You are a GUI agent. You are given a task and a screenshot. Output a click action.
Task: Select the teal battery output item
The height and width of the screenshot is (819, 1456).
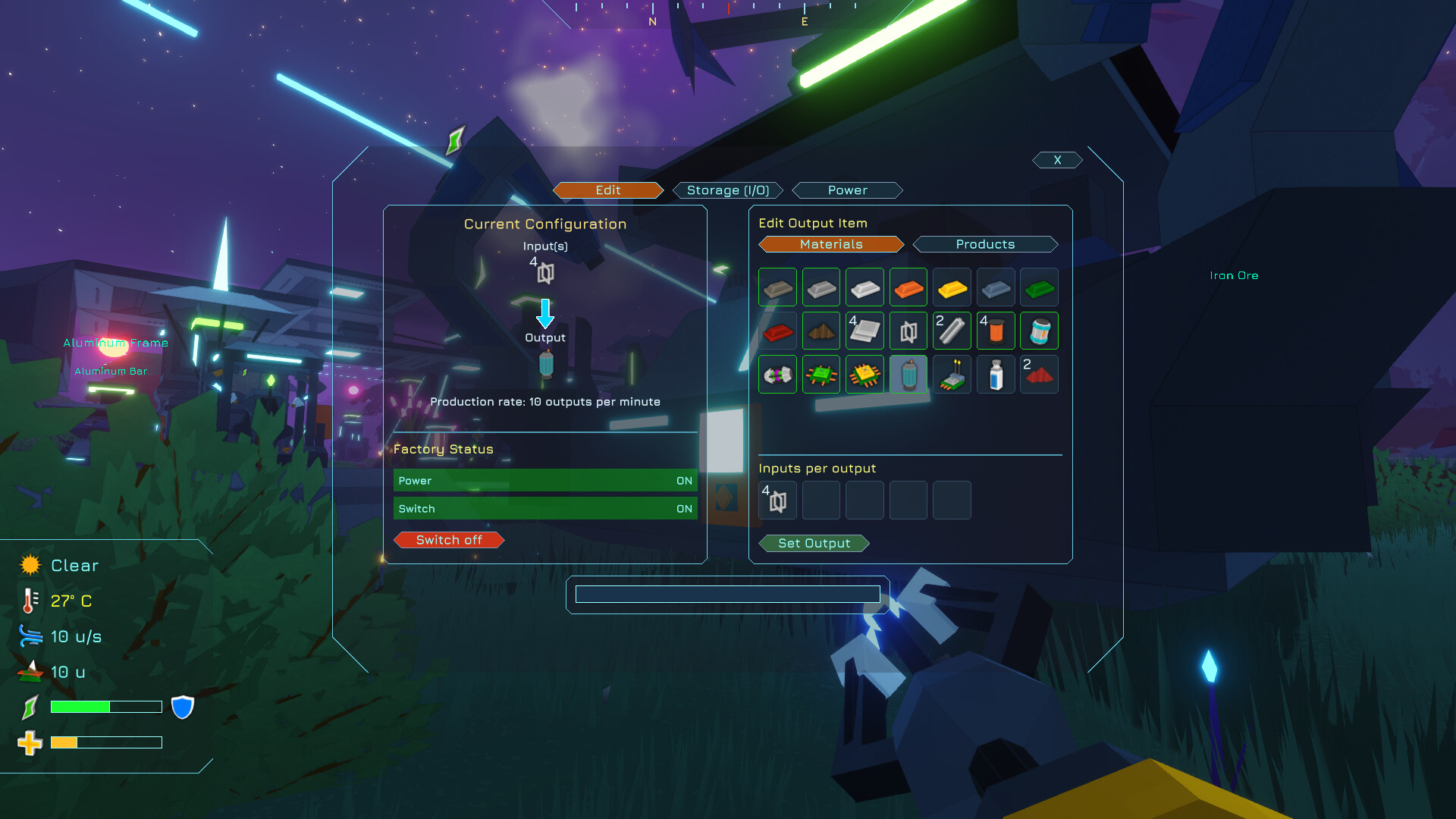tap(908, 374)
